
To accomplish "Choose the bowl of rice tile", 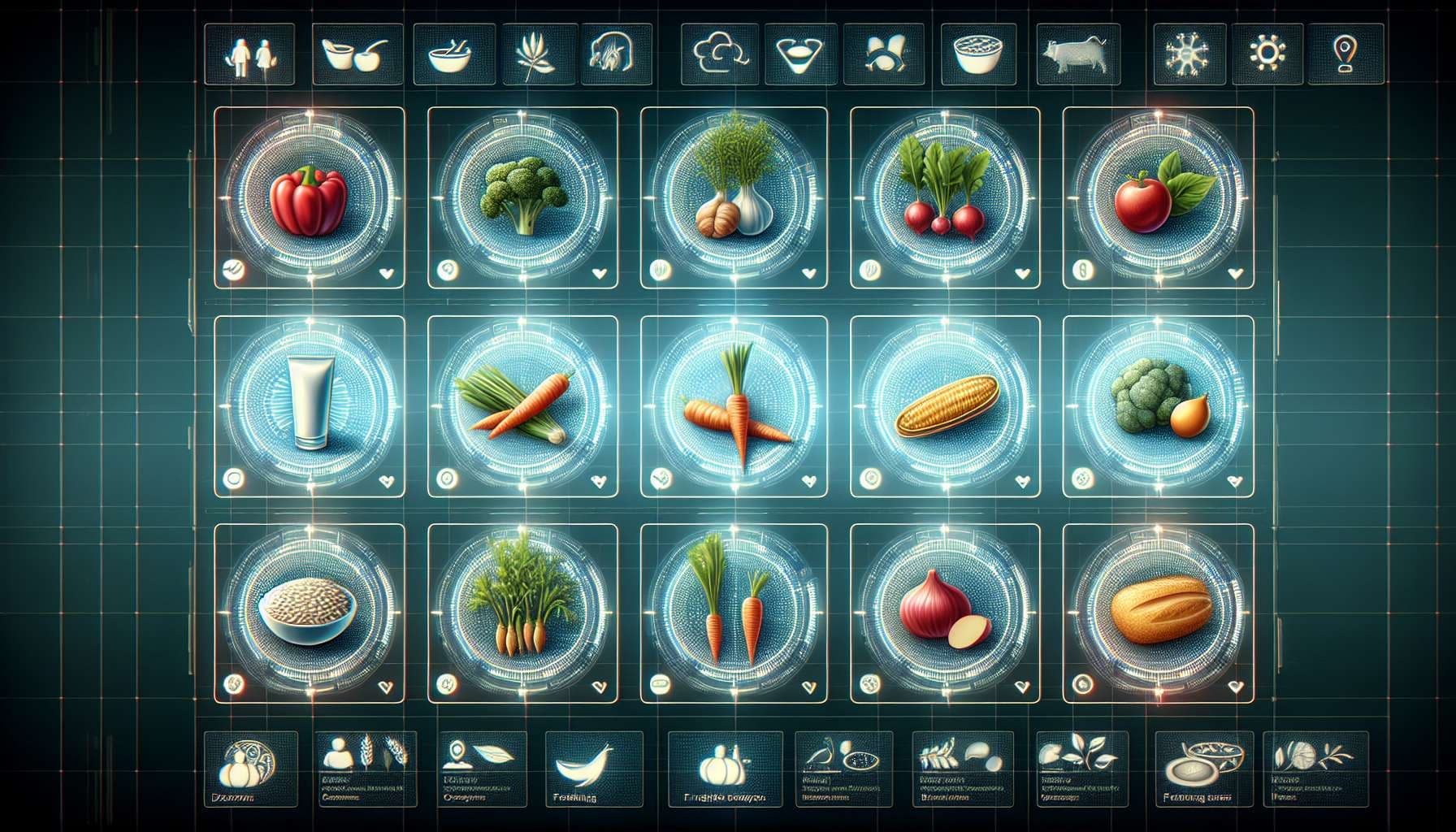I will (x=308, y=613).
